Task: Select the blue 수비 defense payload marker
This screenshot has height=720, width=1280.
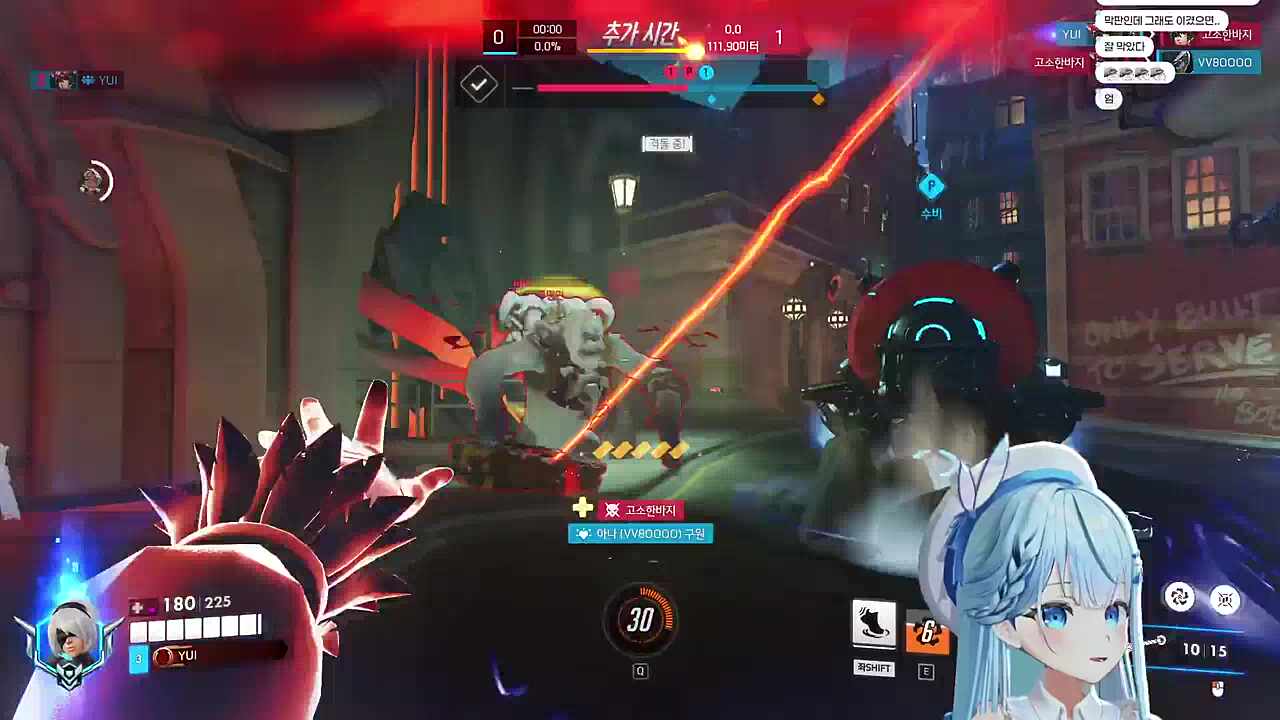Action: click(931, 187)
